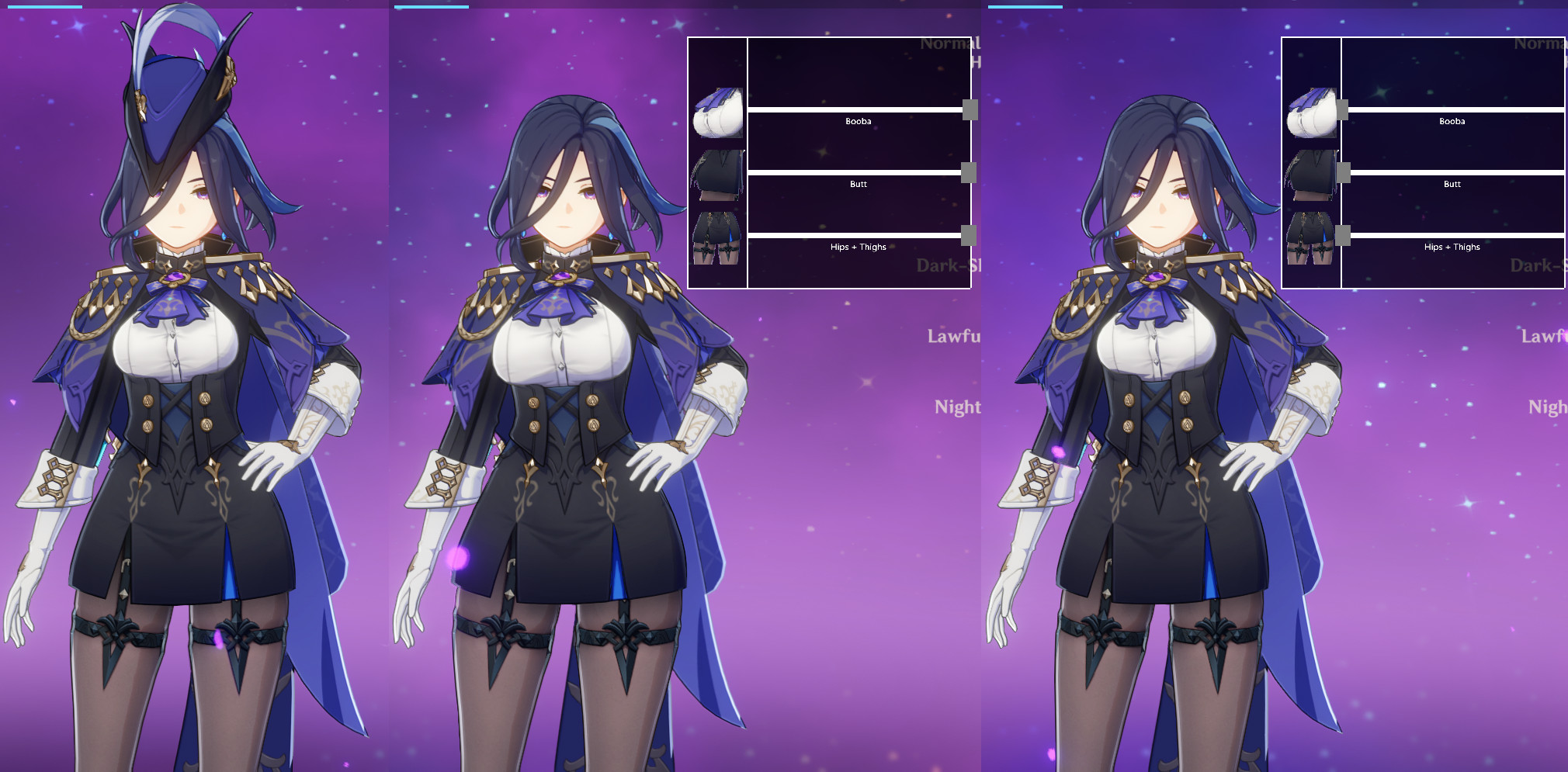This screenshot has height=772, width=1568.
Task: Click the blue tab indicator above the middle character
Action: 432,6
